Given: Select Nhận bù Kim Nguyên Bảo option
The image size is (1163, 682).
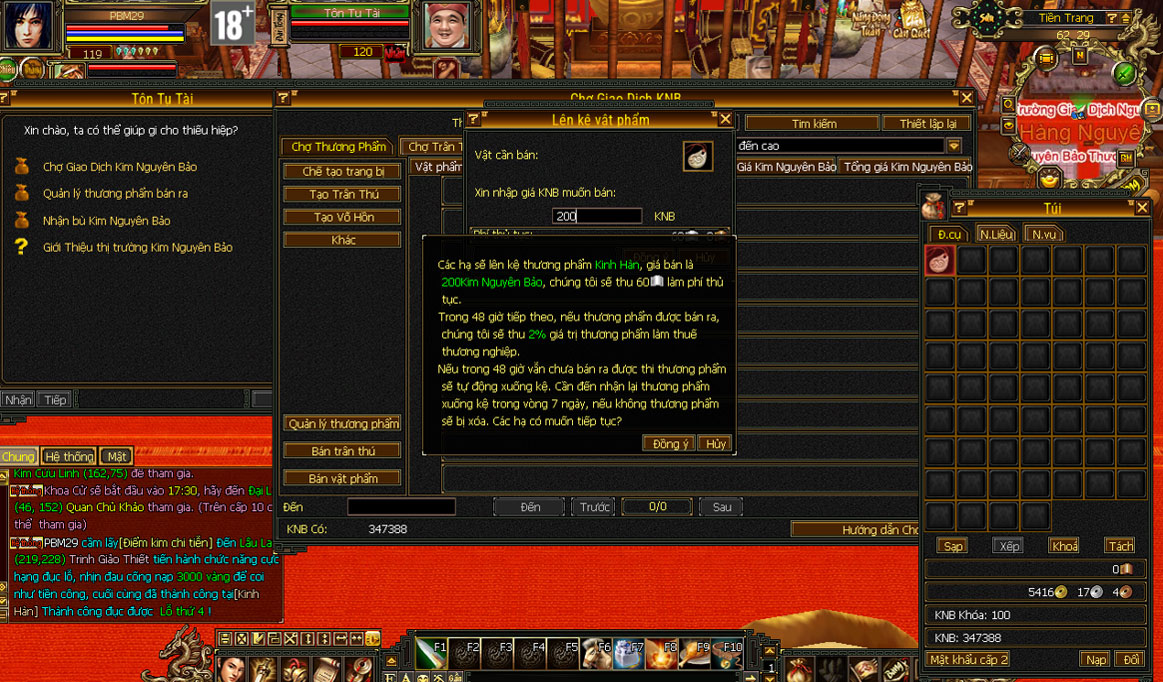Looking at the screenshot, I should 106,221.
